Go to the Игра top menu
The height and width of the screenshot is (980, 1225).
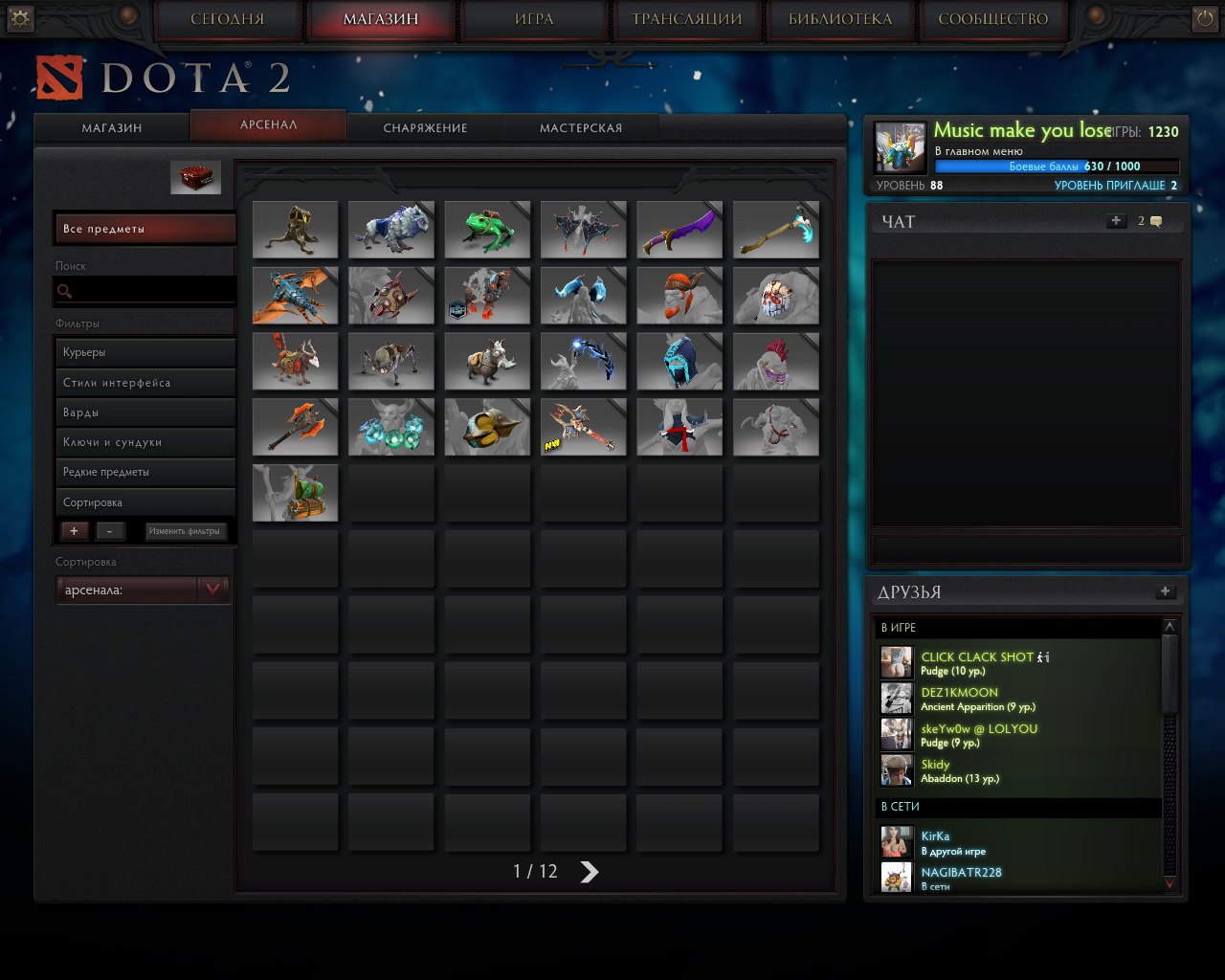[533, 20]
